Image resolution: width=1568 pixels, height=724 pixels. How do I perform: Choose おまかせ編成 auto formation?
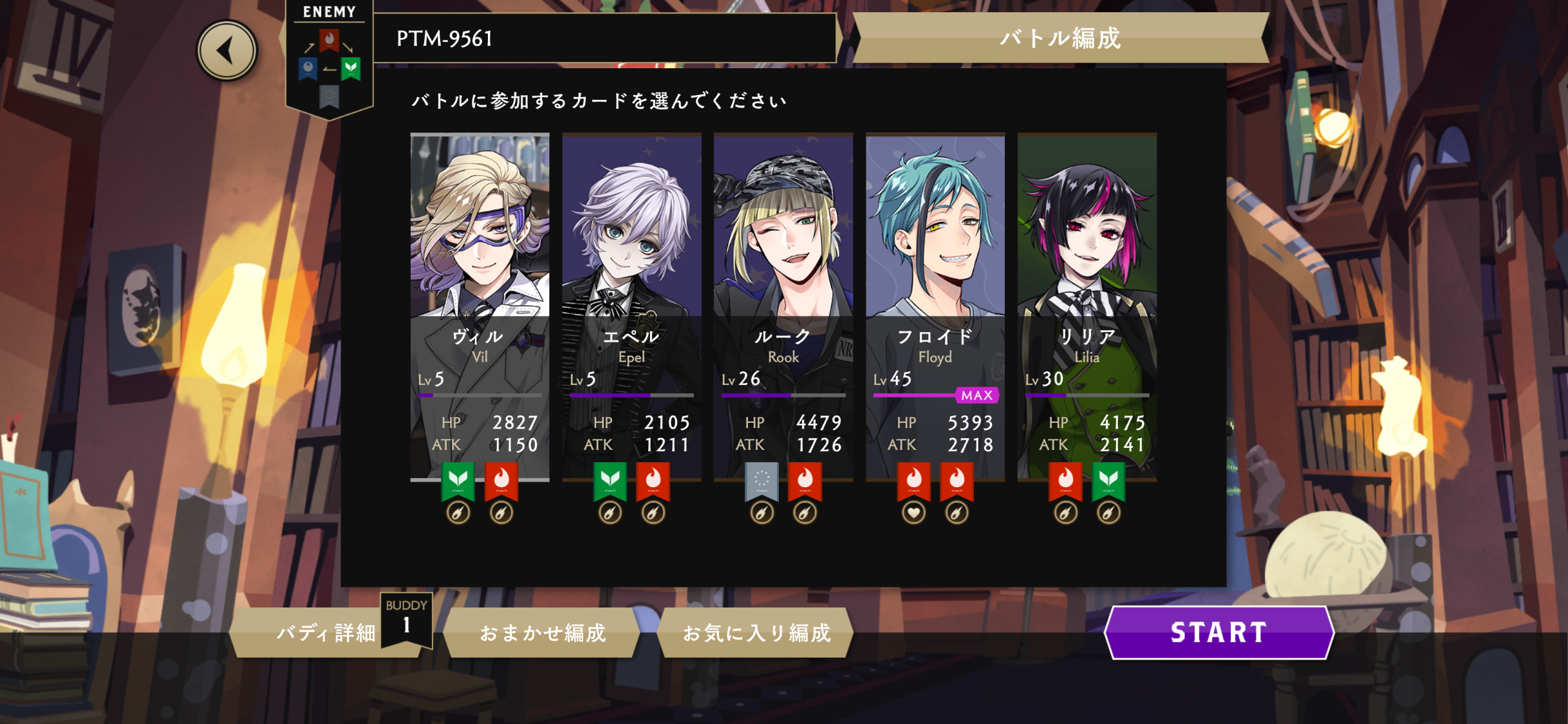point(542,633)
